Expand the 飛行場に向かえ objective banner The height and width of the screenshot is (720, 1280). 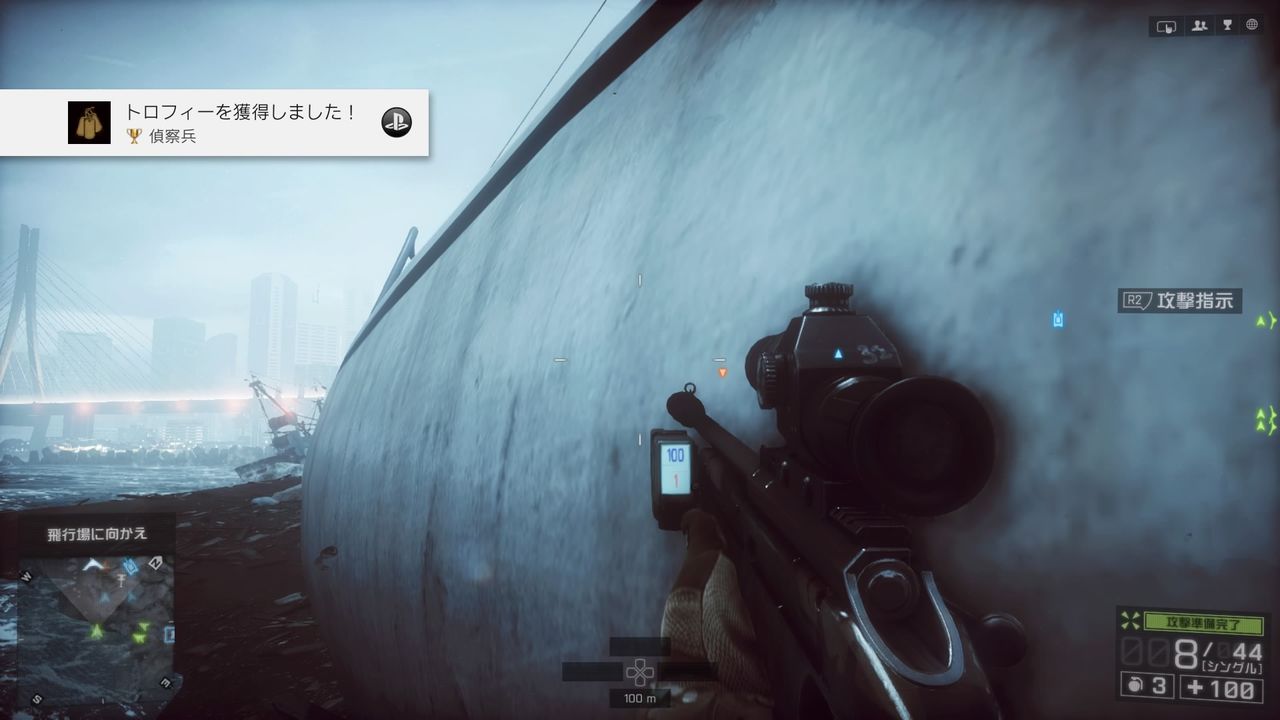pyautogui.click(x=93, y=534)
